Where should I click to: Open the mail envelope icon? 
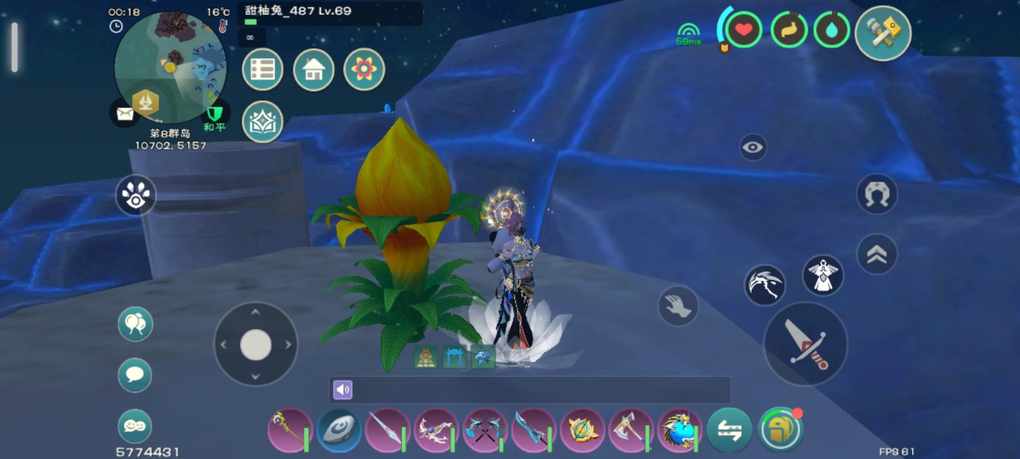[124, 114]
